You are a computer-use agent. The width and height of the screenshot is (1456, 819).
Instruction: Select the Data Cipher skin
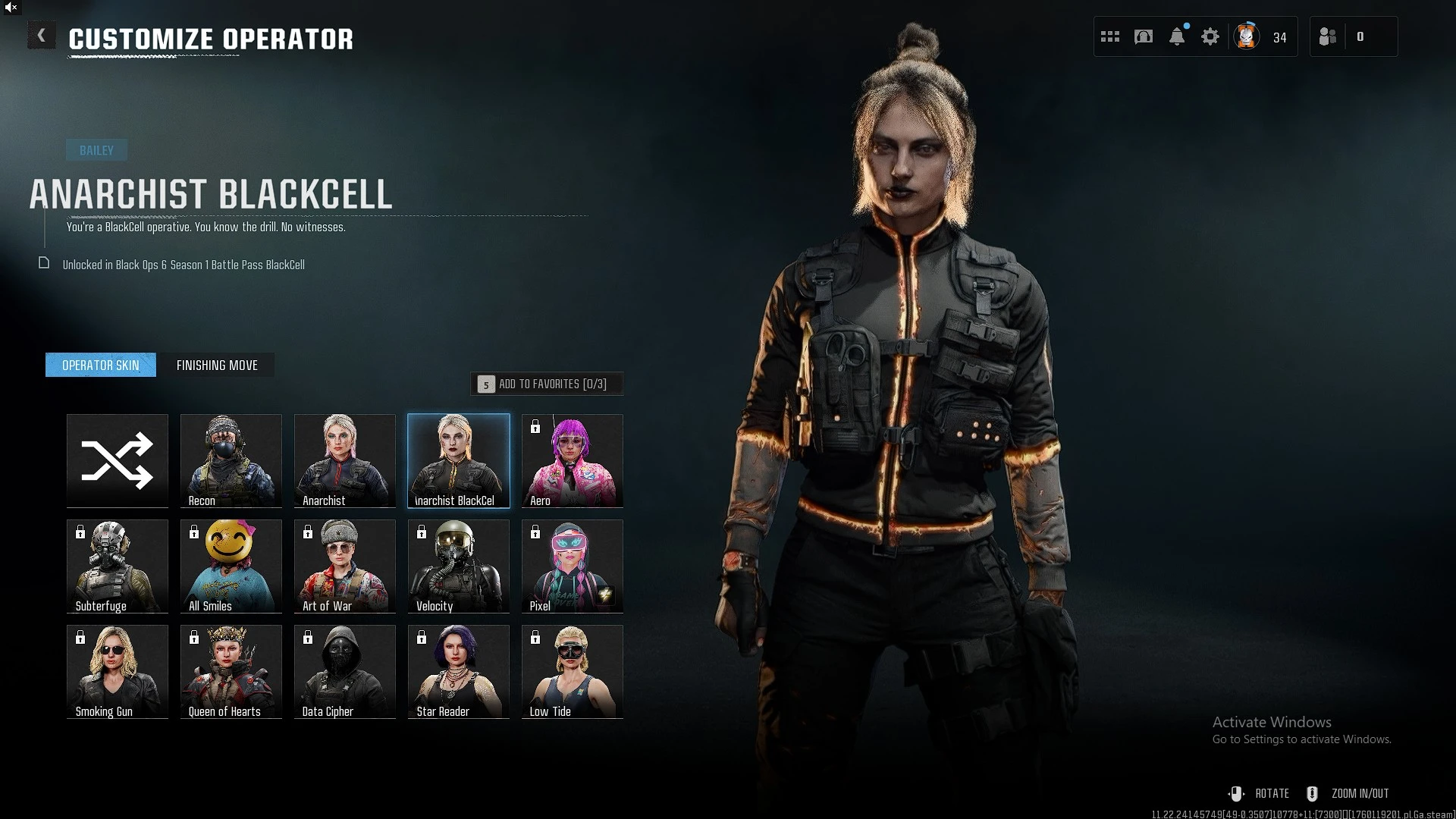345,671
